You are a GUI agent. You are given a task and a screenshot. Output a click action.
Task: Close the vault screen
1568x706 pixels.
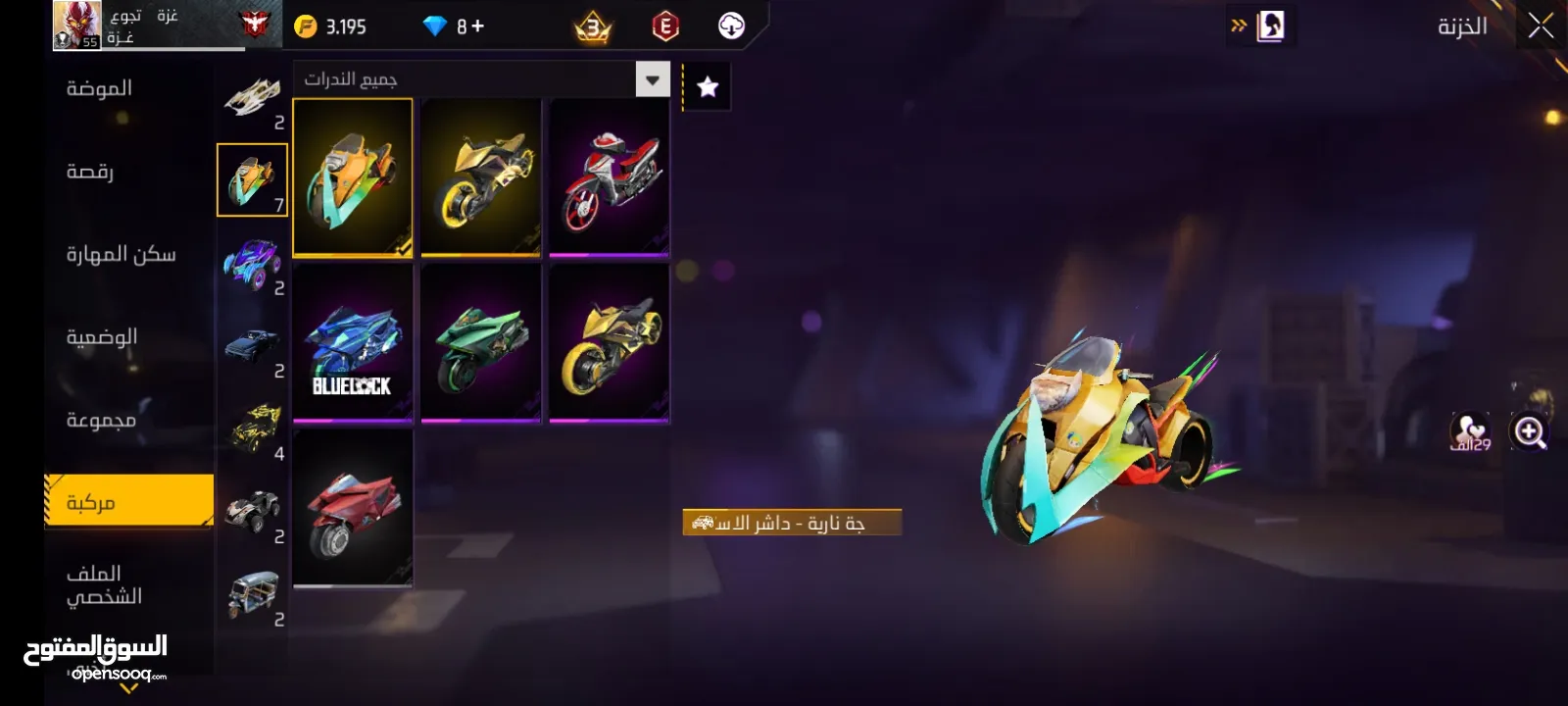tap(1541, 26)
